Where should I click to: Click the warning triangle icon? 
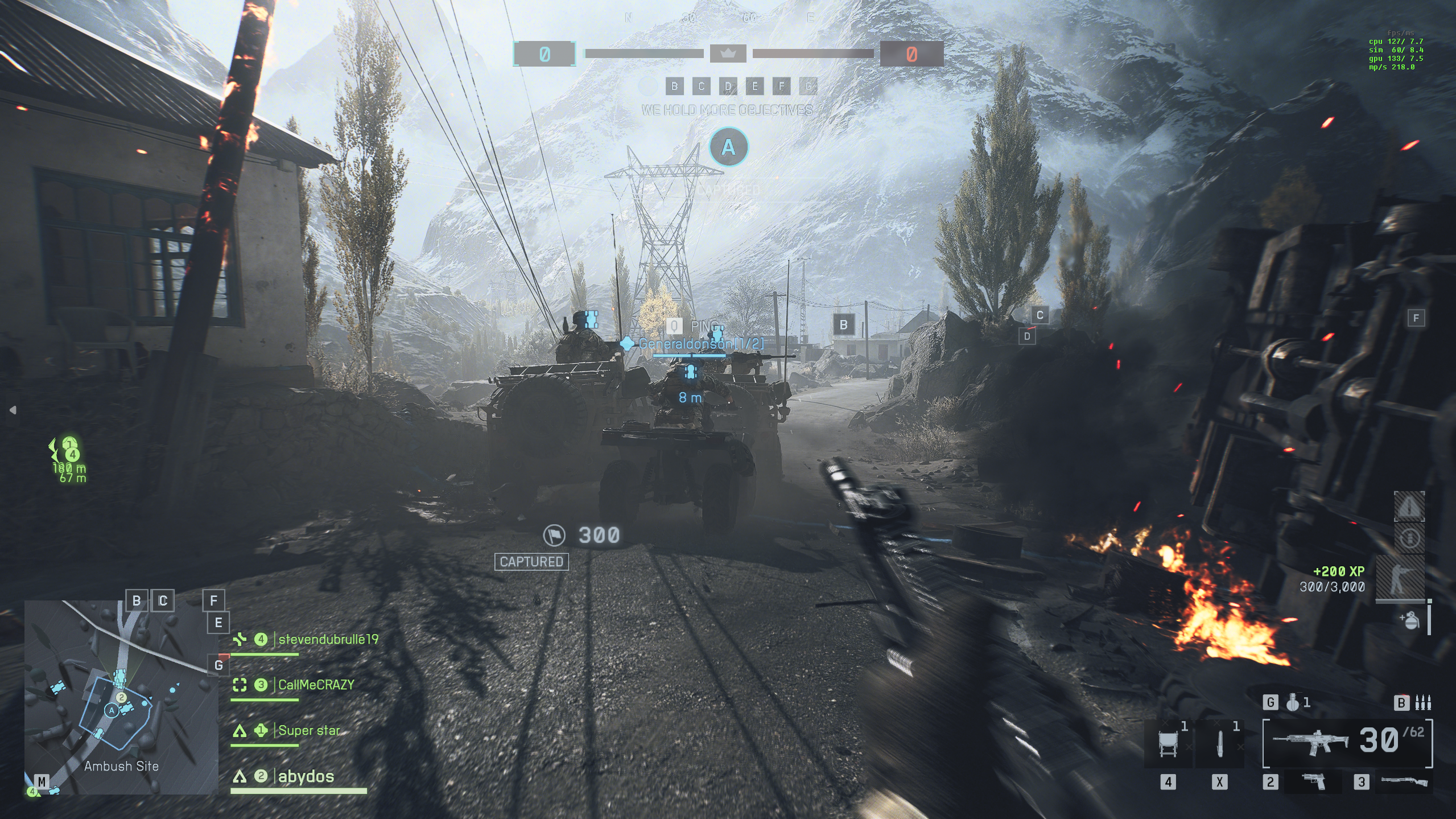[x=1409, y=506]
